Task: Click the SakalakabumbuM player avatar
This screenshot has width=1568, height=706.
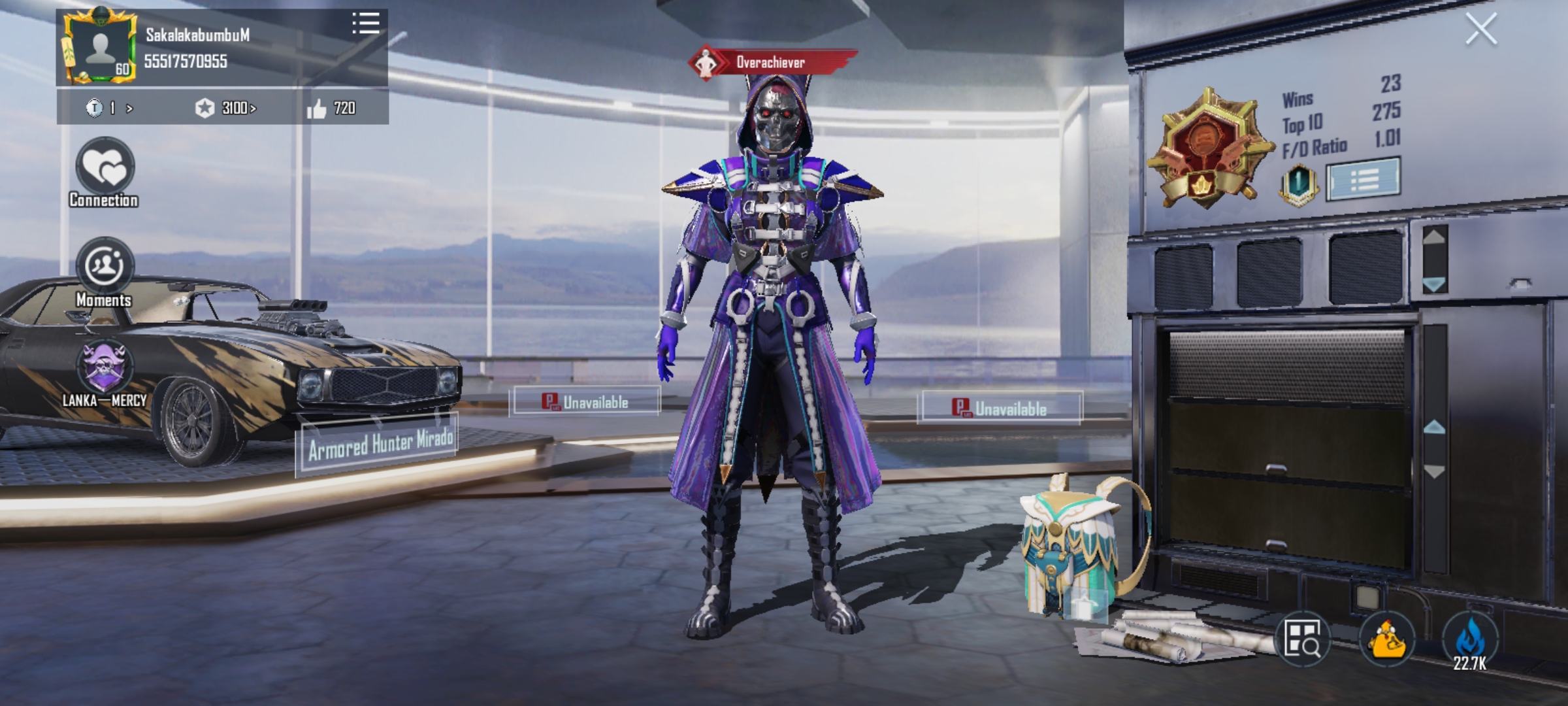Action: coord(100,47)
